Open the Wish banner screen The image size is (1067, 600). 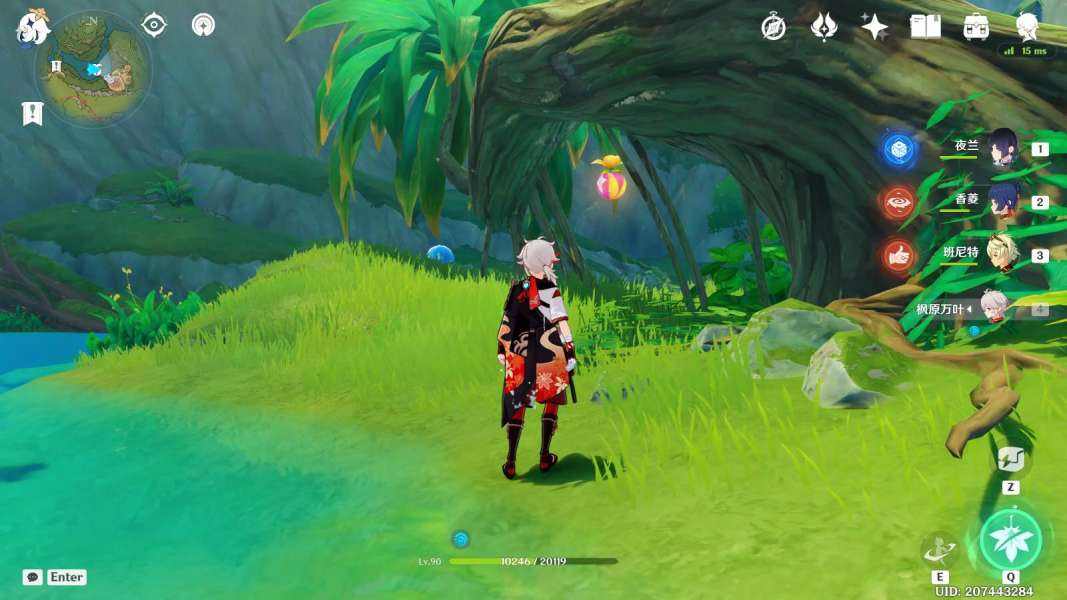pyautogui.click(x=823, y=27)
